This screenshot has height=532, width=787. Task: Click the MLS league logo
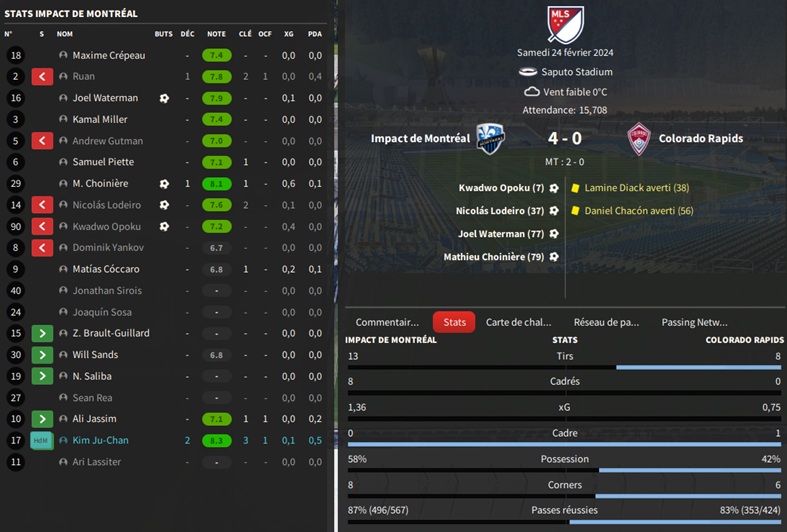[565, 24]
